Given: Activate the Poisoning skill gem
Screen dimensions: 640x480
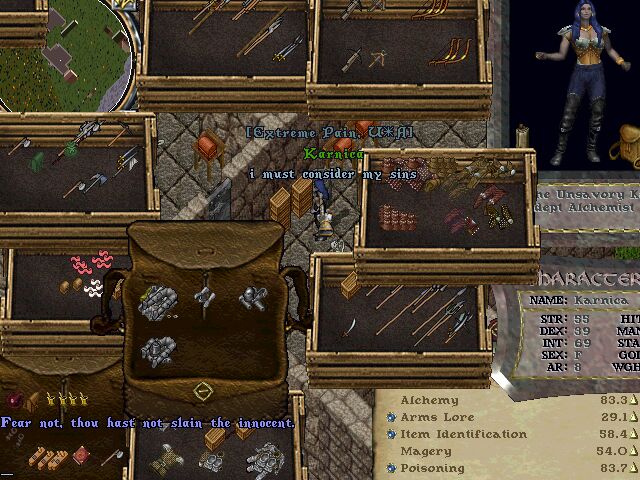Looking at the screenshot, I should click(x=391, y=468).
